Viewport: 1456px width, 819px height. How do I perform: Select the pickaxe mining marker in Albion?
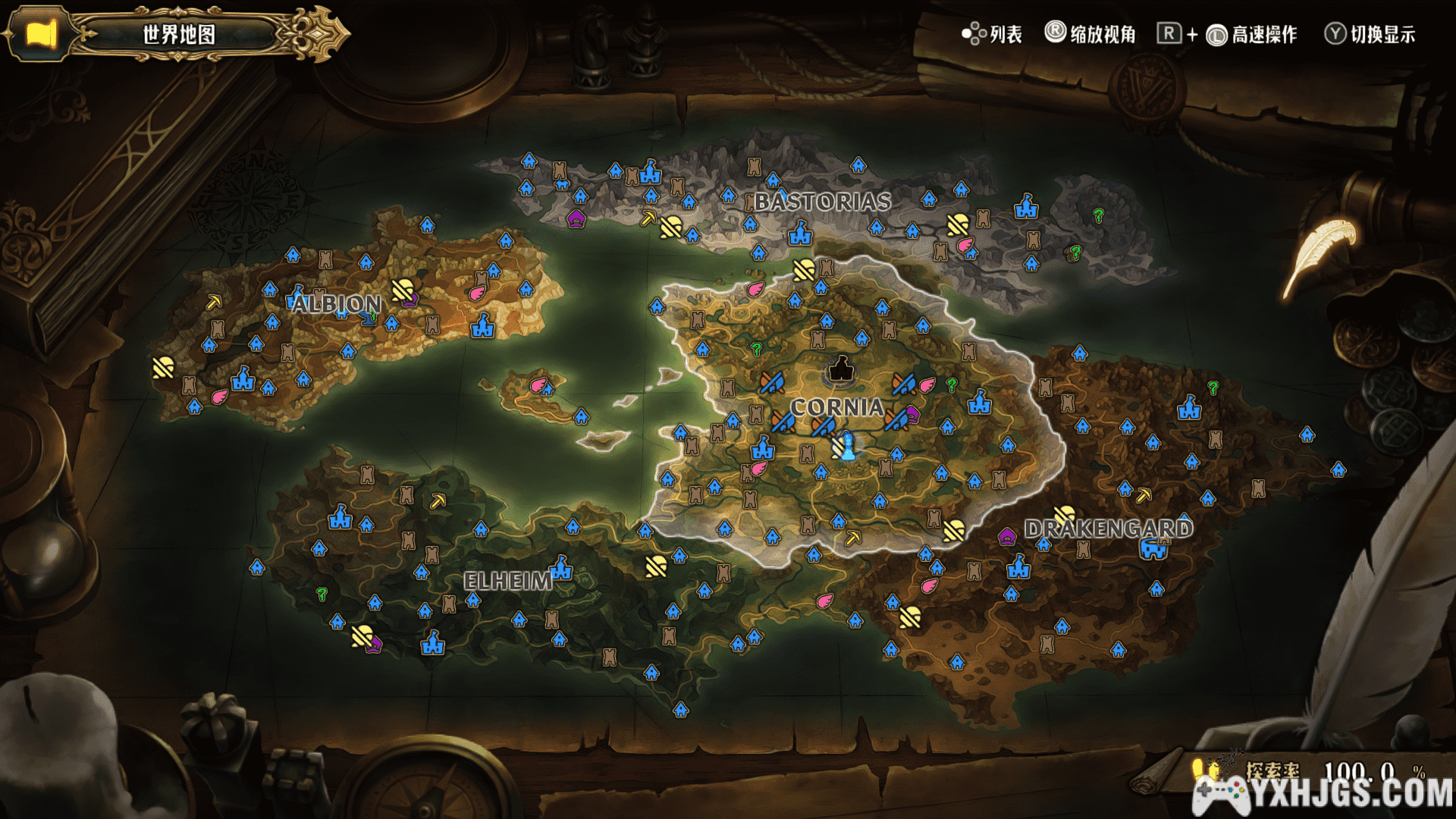[x=214, y=303]
